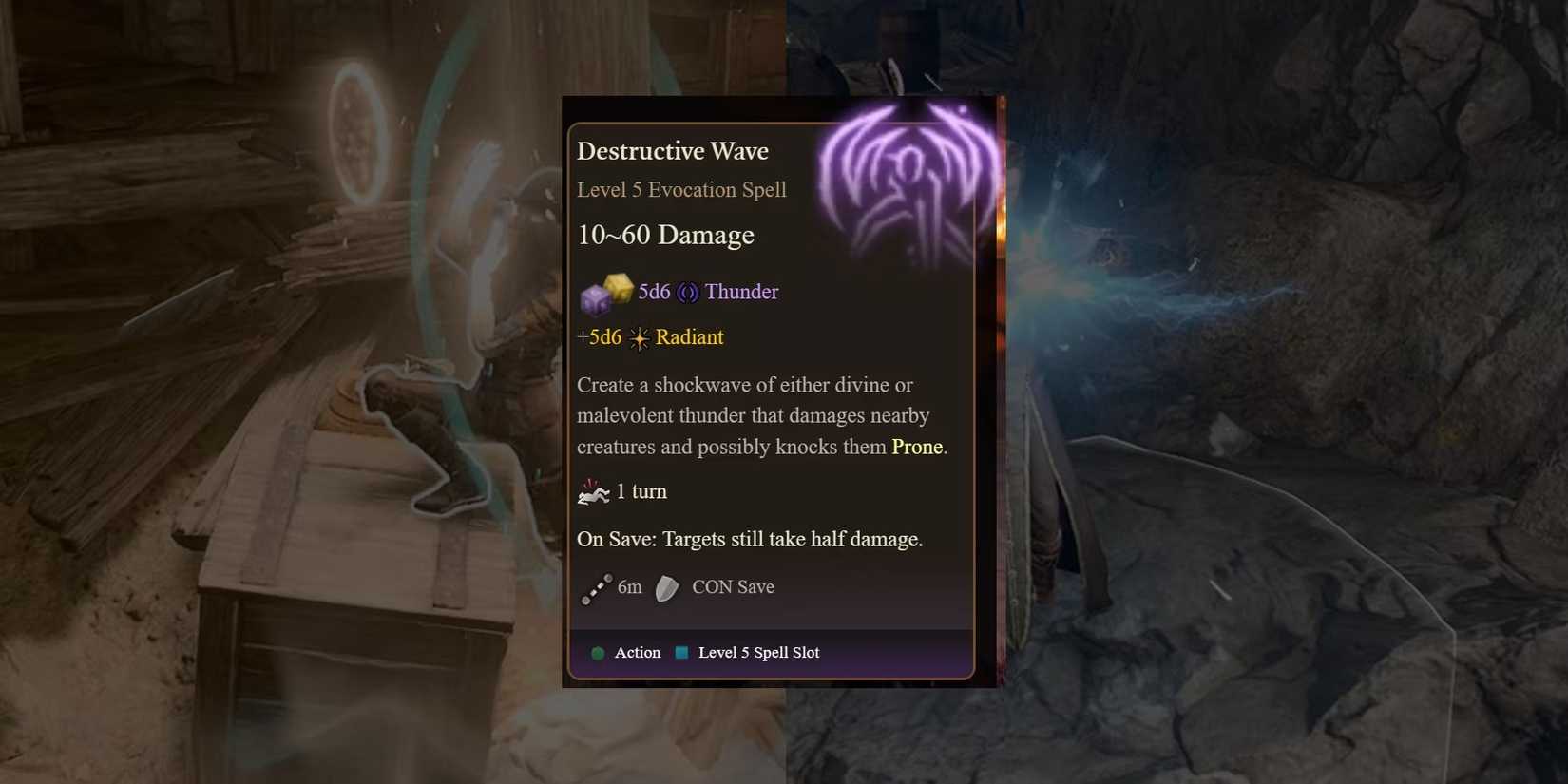The height and width of the screenshot is (784, 1568).
Task: Click the On Save half damage text
Action: tap(750, 539)
